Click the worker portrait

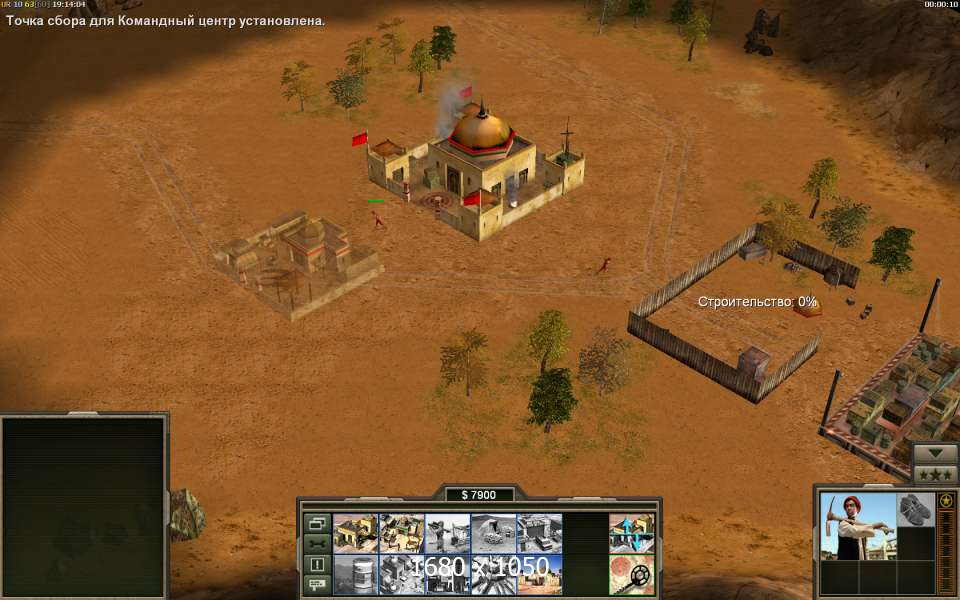858,527
